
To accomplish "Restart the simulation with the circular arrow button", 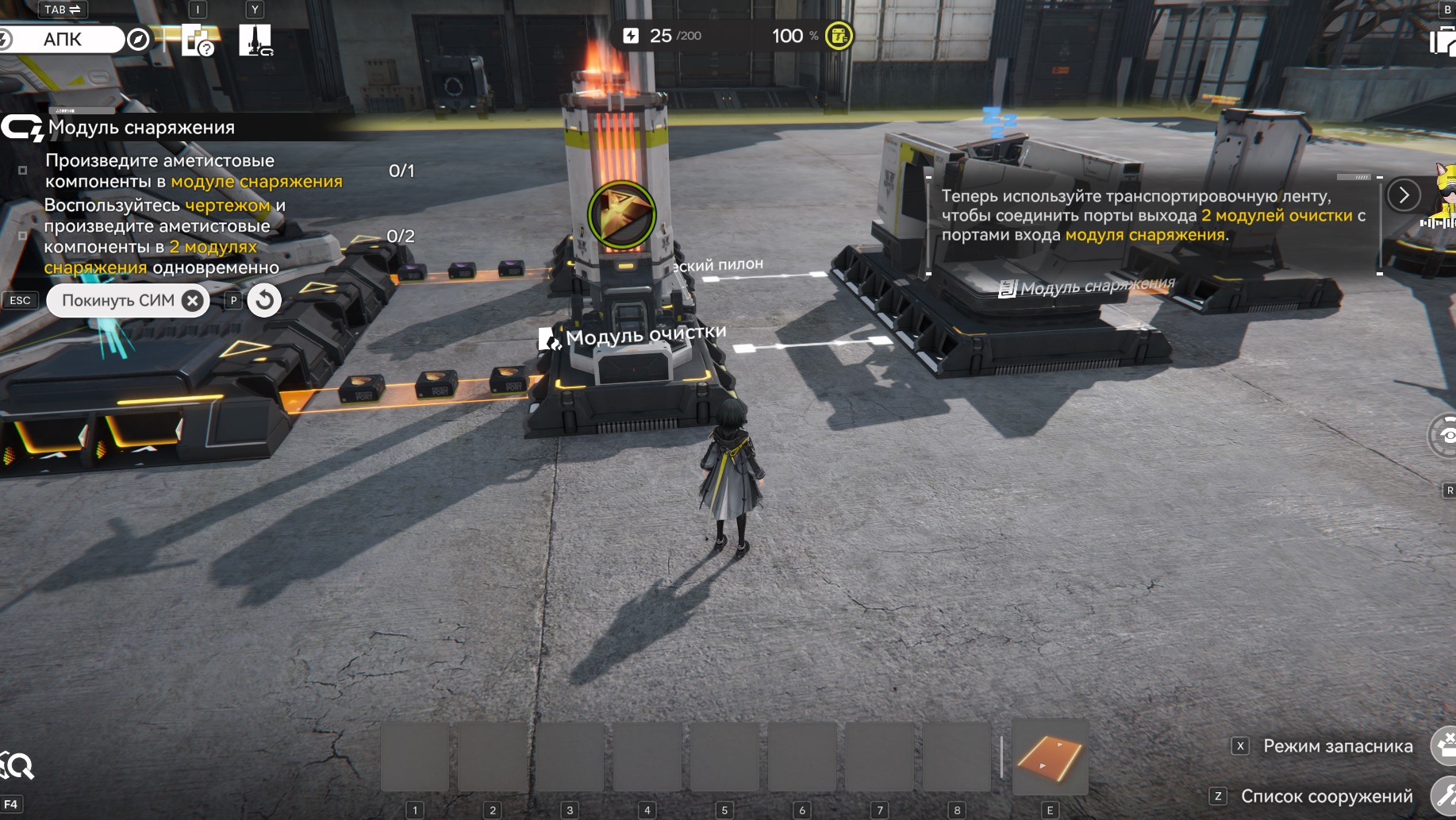I will [x=264, y=300].
